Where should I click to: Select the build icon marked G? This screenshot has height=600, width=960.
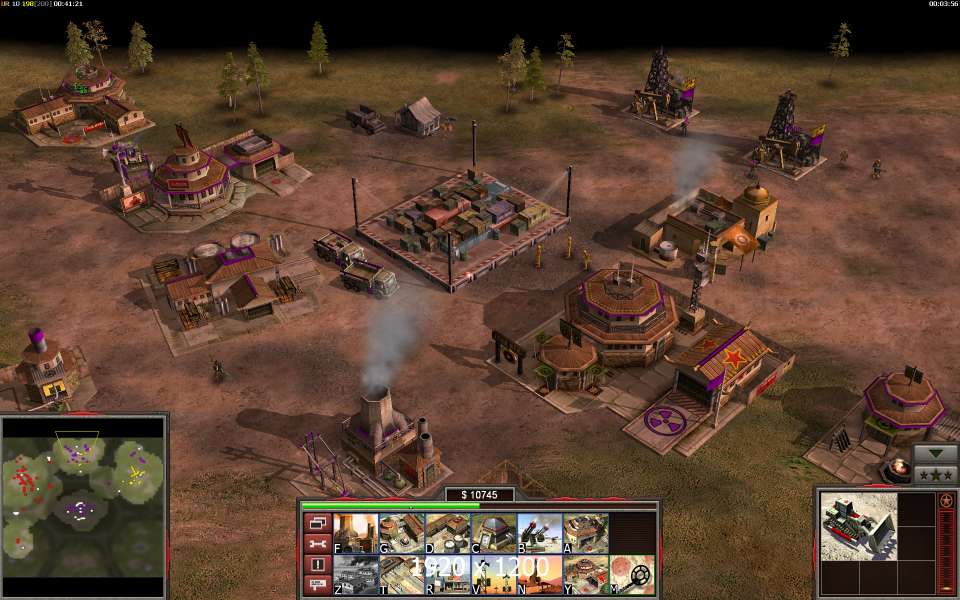399,533
